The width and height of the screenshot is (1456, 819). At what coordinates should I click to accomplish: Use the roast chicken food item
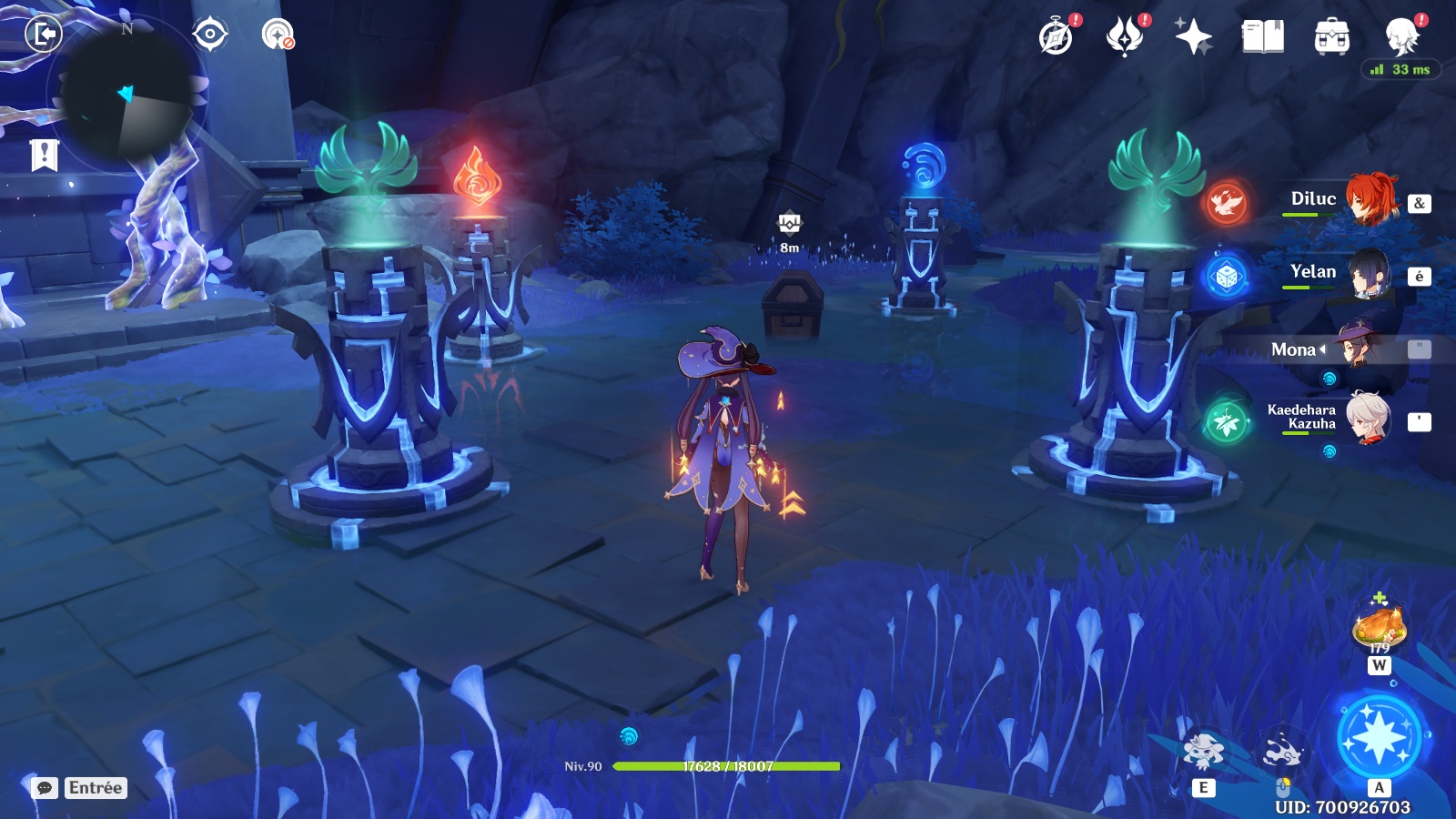coord(1379,626)
